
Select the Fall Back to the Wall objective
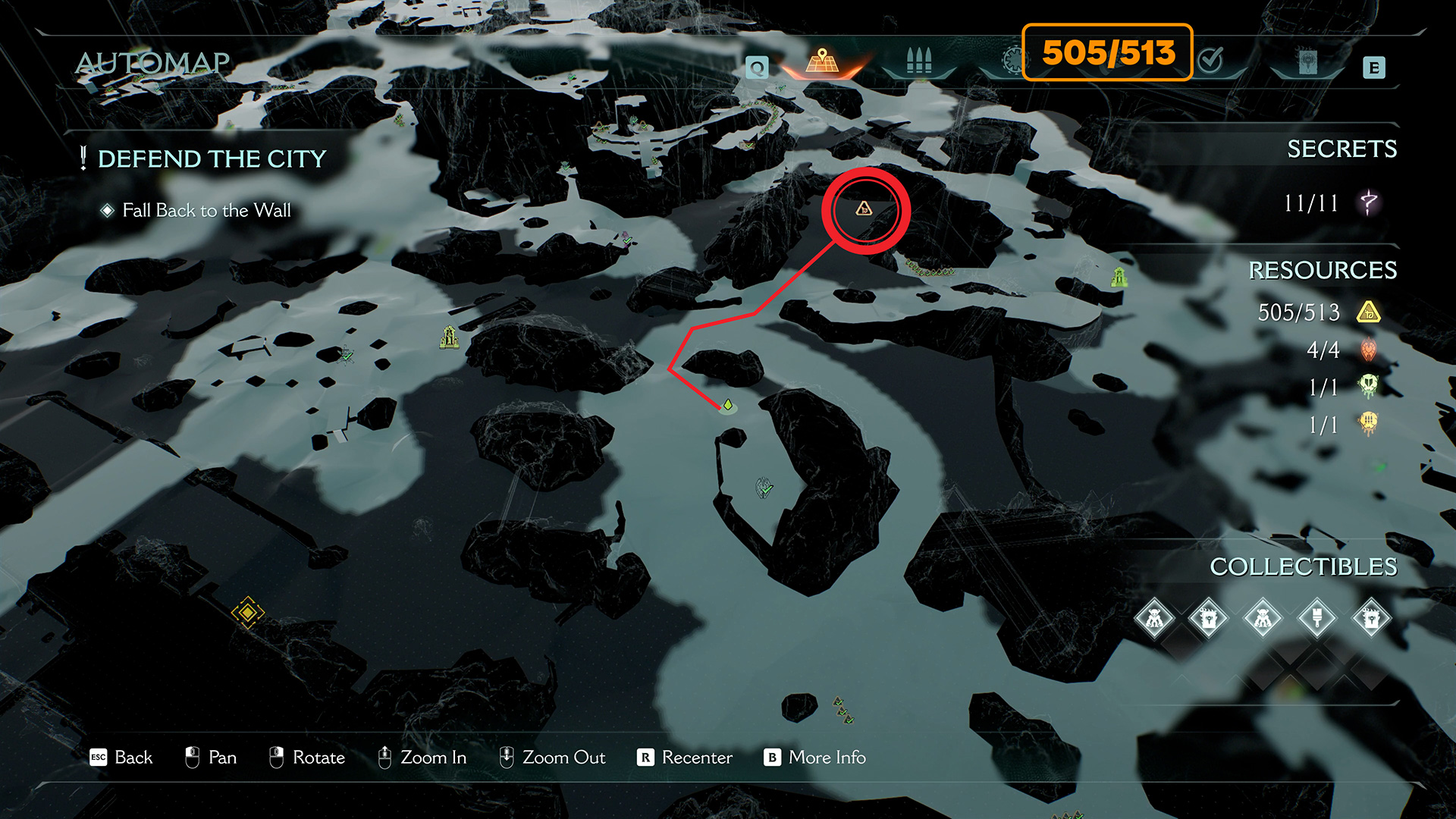pos(206,210)
